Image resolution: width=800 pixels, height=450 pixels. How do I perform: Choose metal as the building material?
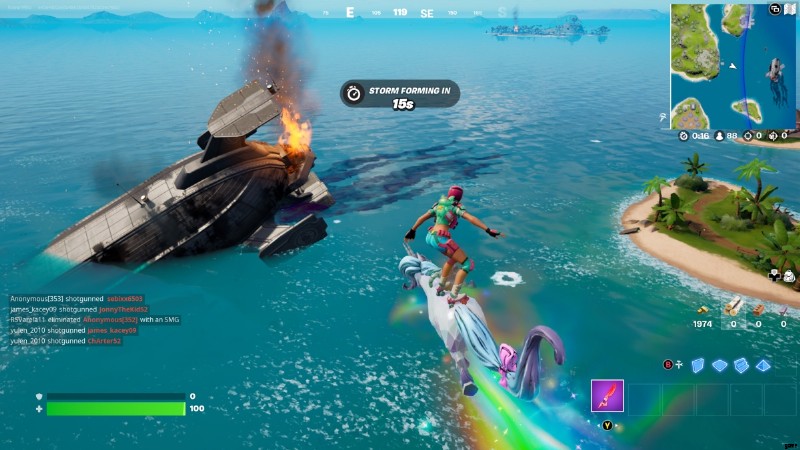point(783,307)
